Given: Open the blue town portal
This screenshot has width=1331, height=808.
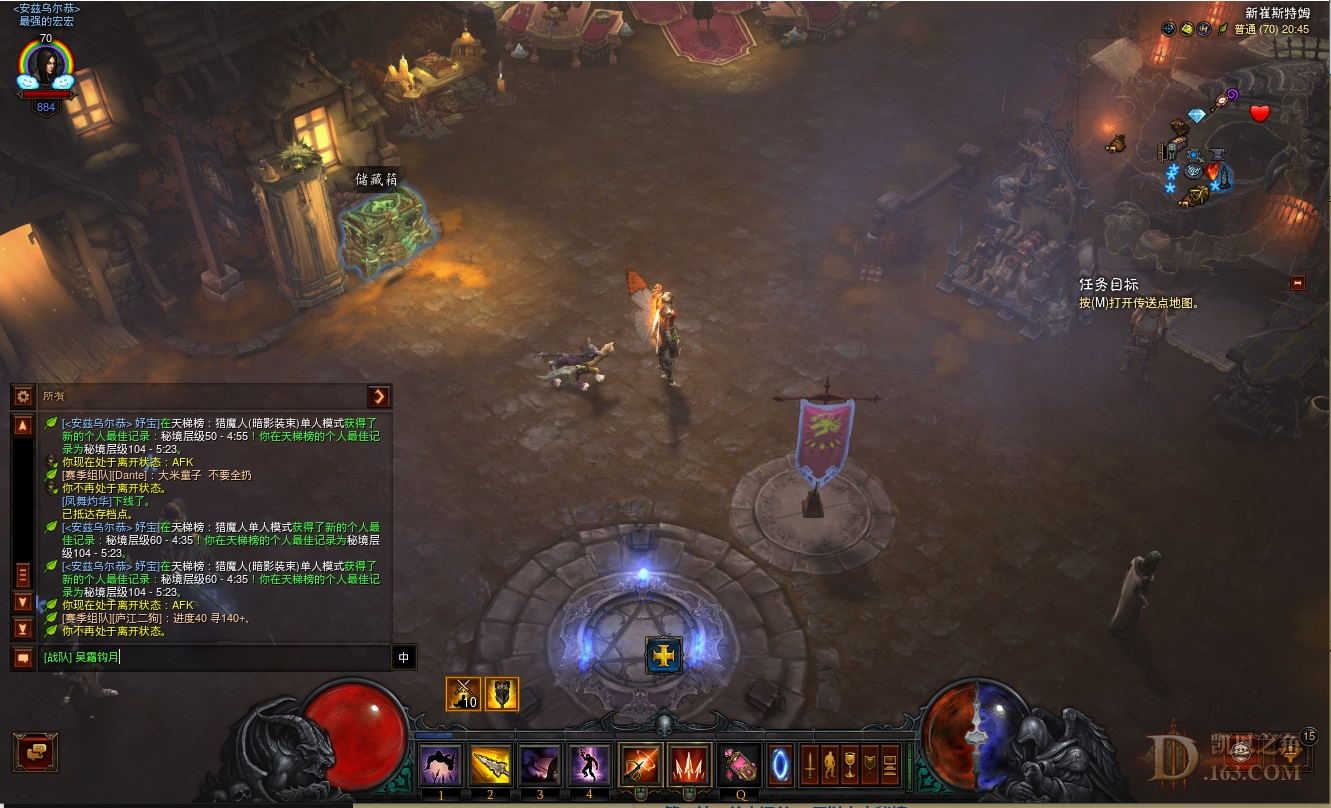Looking at the screenshot, I should (780, 766).
